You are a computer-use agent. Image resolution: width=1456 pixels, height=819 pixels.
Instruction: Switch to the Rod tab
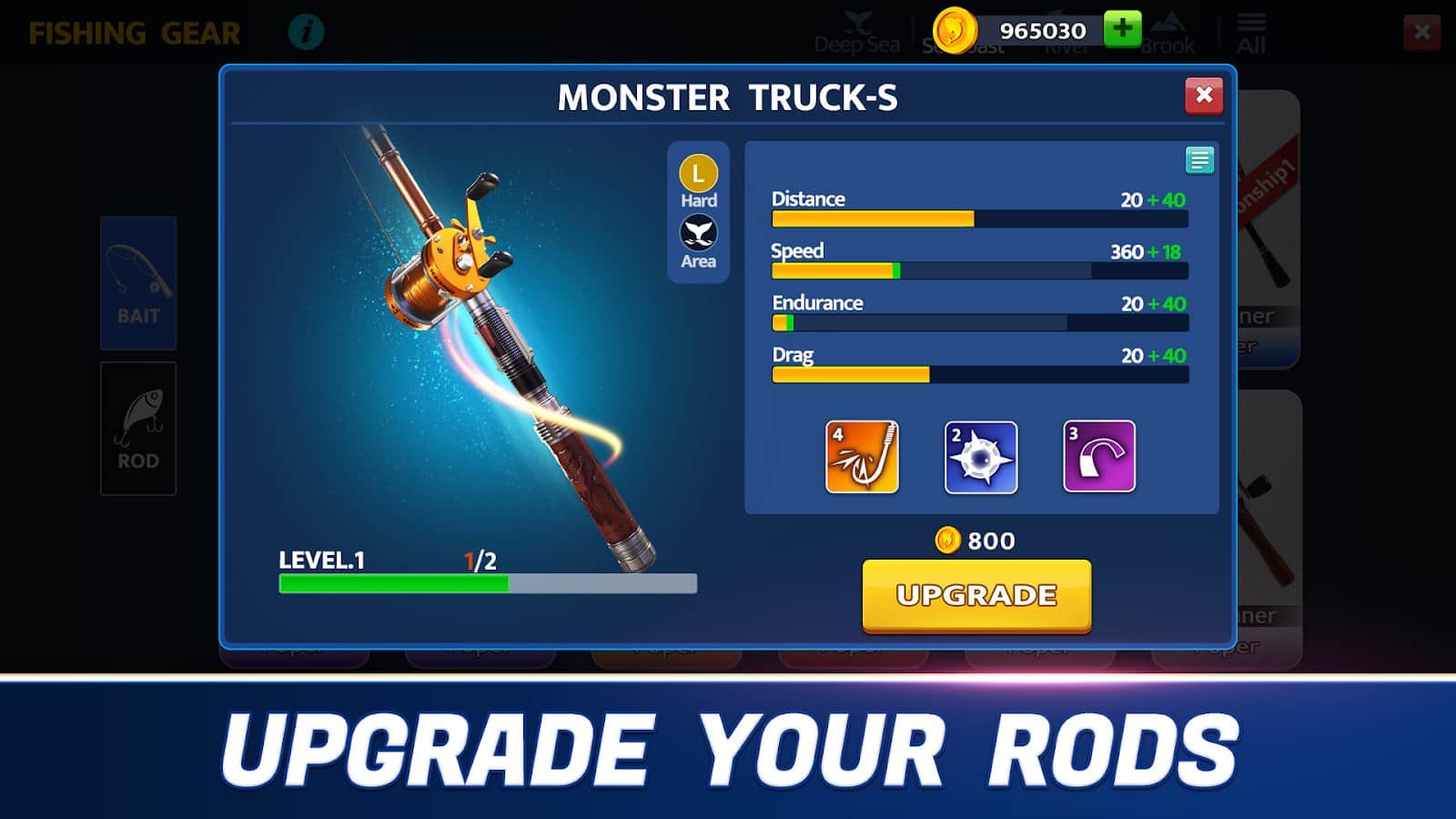point(138,429)
